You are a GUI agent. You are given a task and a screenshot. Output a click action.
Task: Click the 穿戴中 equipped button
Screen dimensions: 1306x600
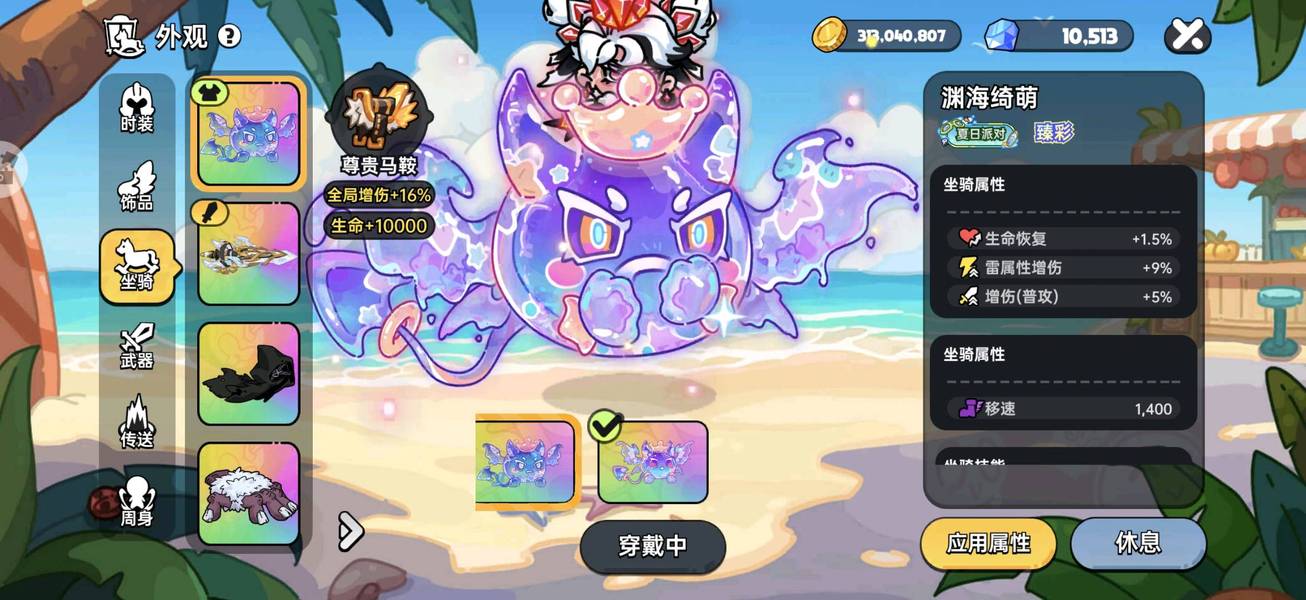652,546
